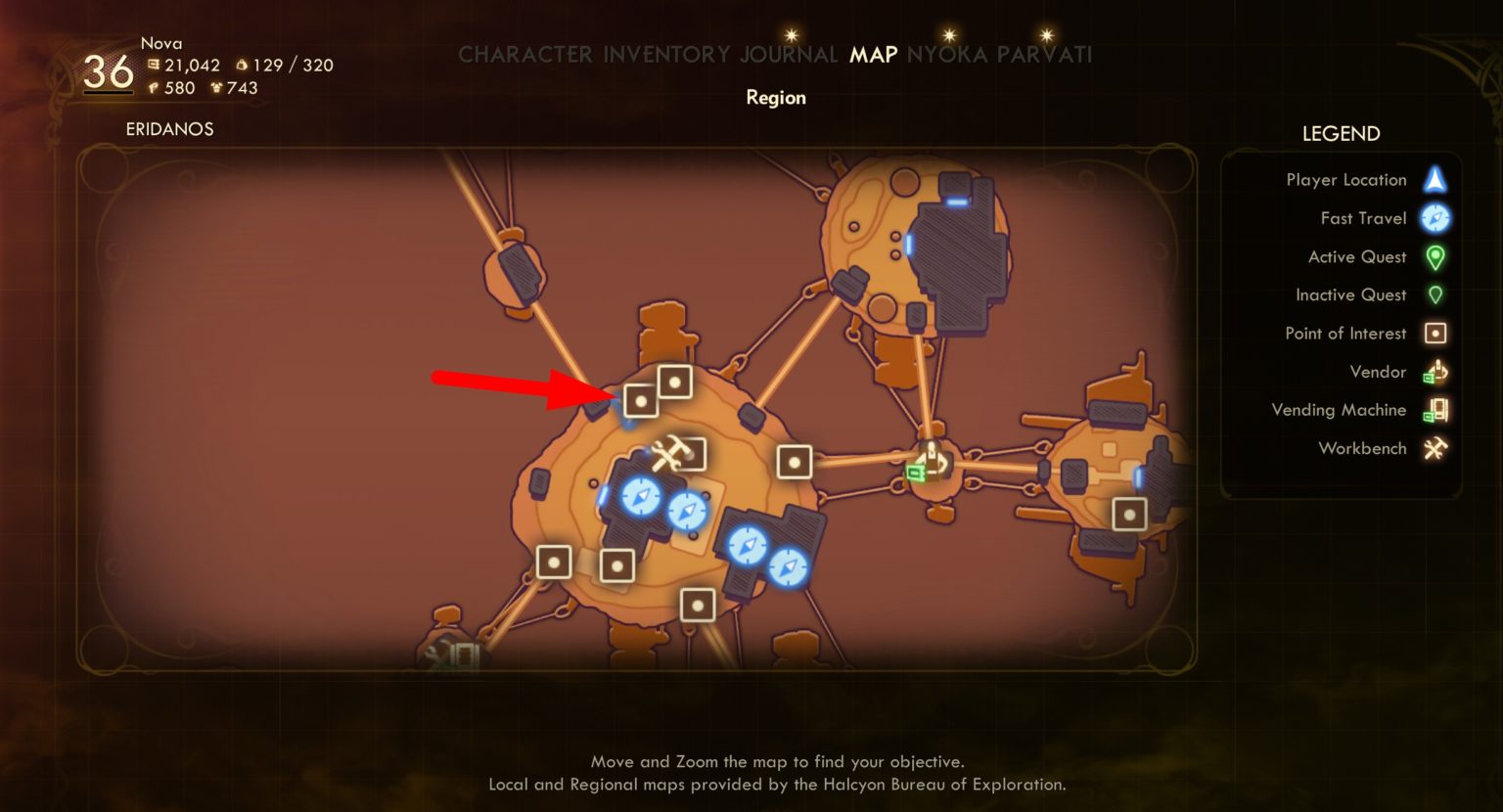The height and width of the screenshot is (812, 1503).
Task: Toggle the Vendor legend entry
Action: point(1435,372)
